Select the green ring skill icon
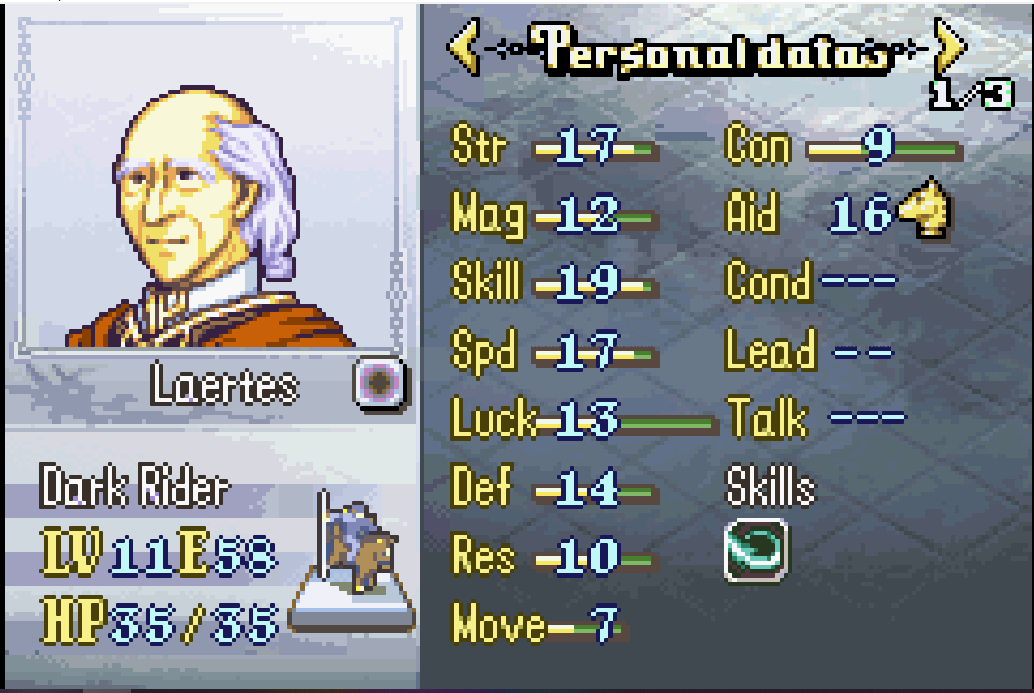Viewport: 1034px width, 693px height. coord(756,550)
